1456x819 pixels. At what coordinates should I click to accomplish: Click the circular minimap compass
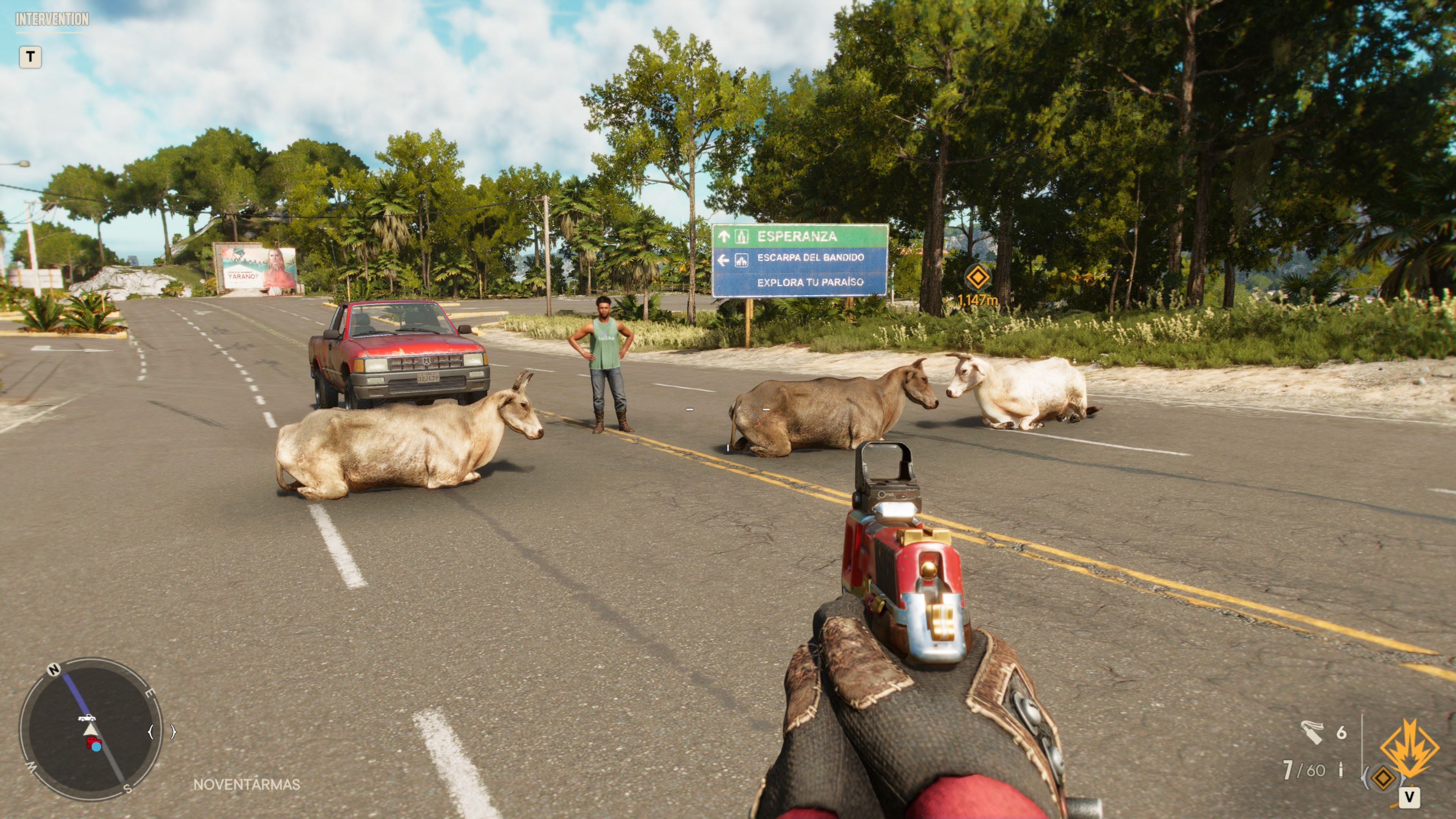tap(91, 728)
